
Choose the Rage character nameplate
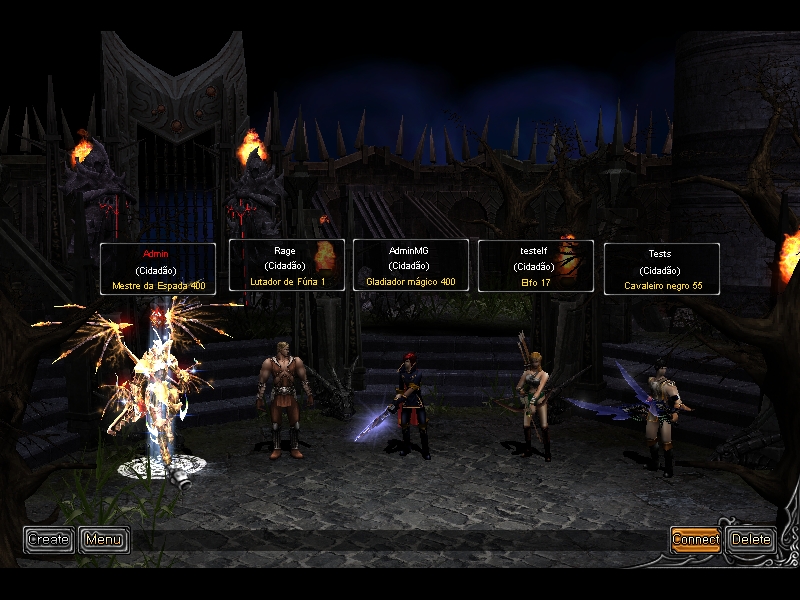point(286,265)
